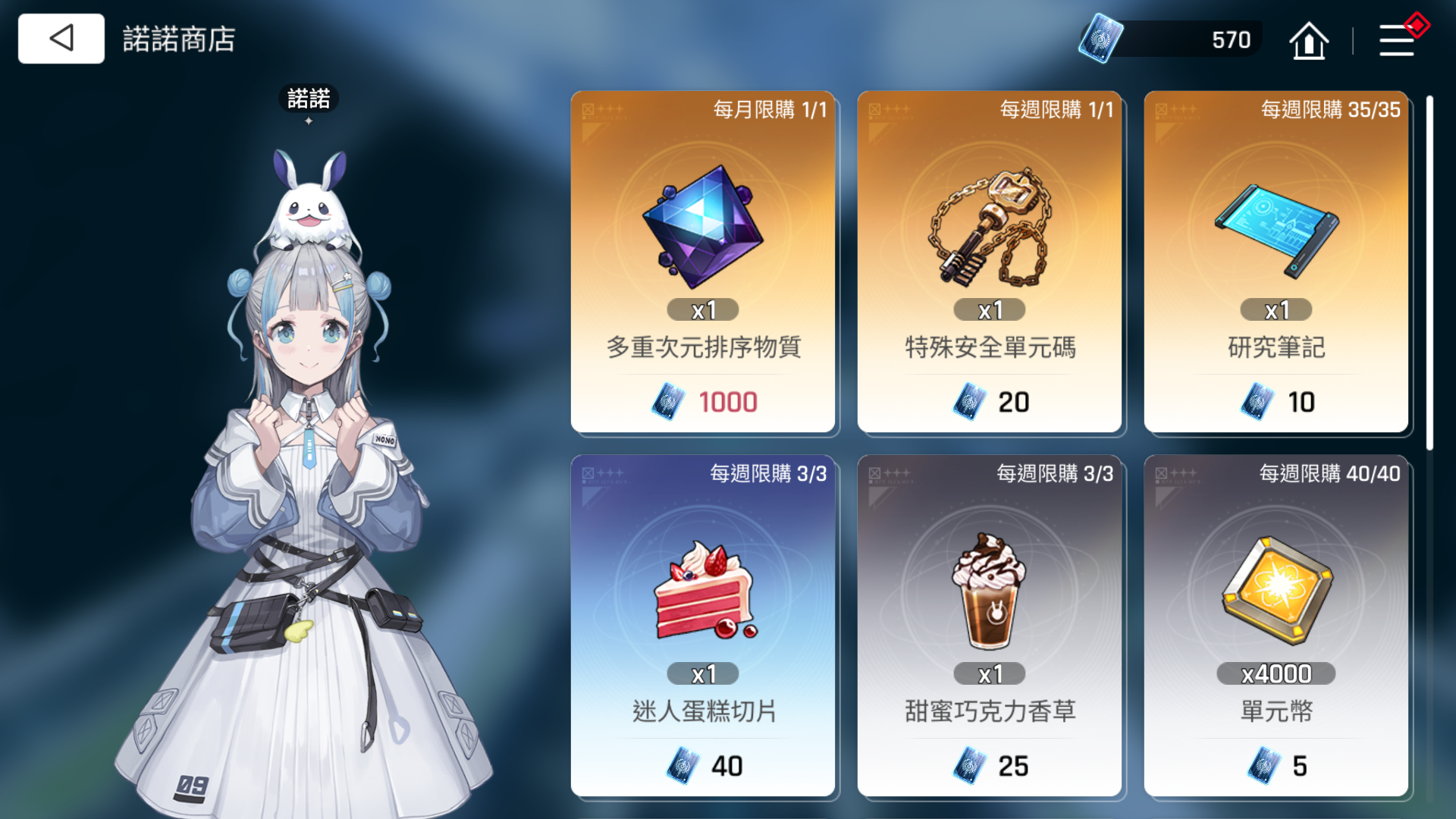Tap the golden 單元幣 coin icon

click(1276, 588)
